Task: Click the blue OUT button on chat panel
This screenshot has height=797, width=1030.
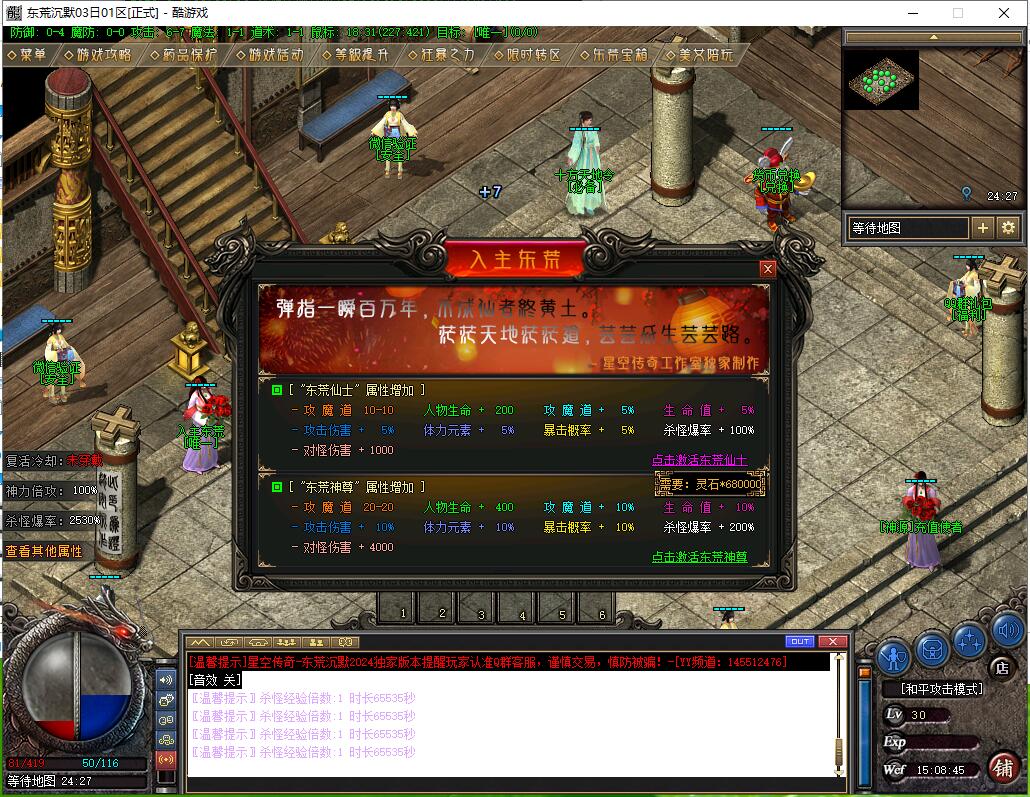Action: click(800, 641)
